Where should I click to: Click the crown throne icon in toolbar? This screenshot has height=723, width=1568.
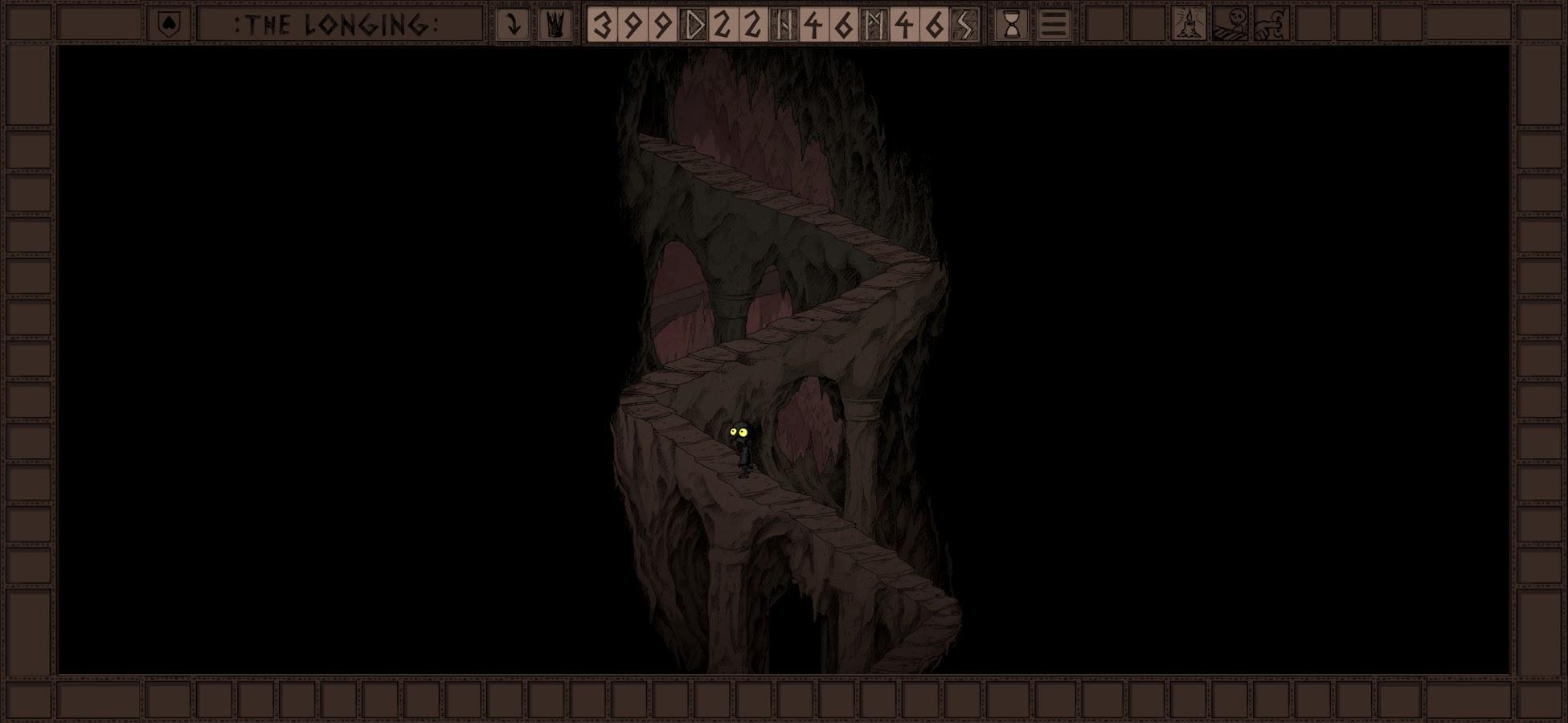coord(555,22)
